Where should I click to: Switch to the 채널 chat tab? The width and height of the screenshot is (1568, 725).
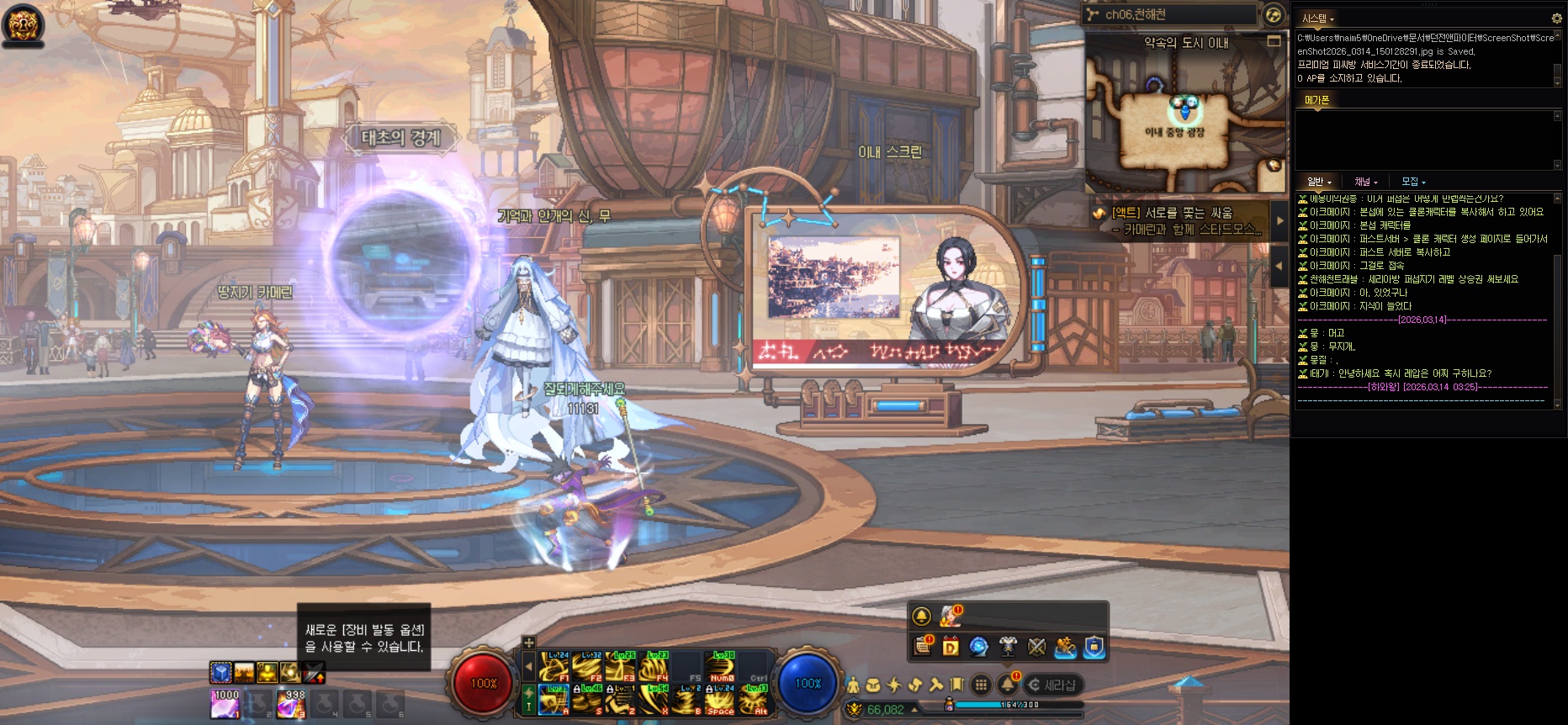(x=1365, y=182)
